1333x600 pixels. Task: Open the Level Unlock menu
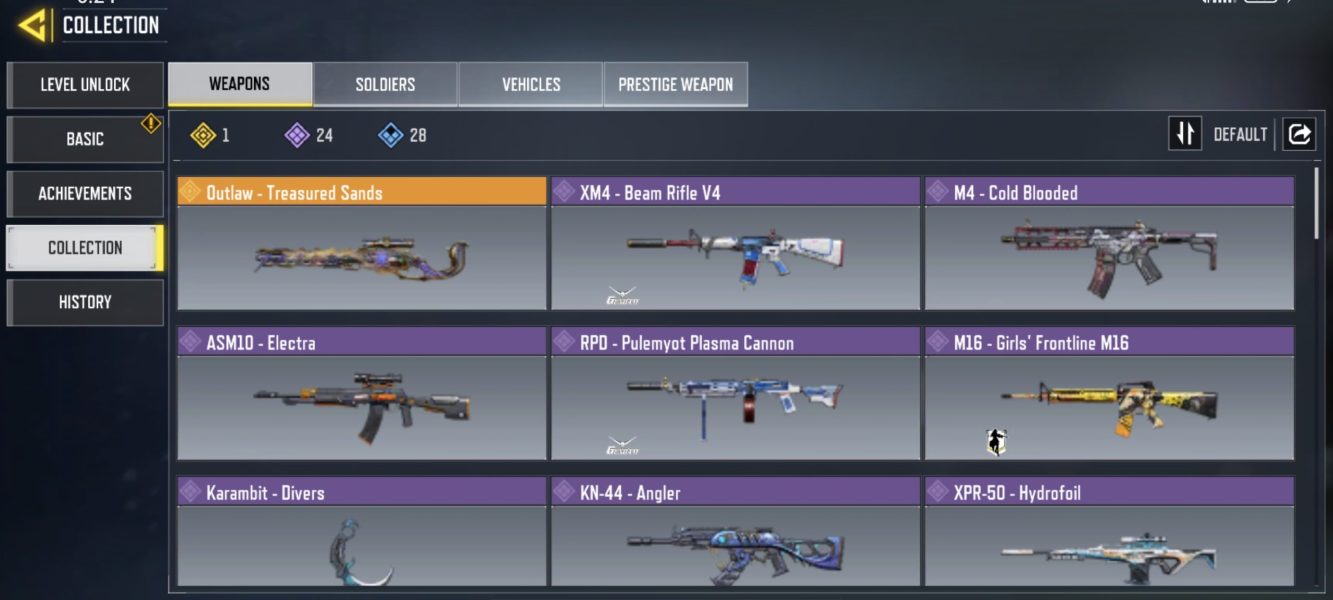coord(85,85)
